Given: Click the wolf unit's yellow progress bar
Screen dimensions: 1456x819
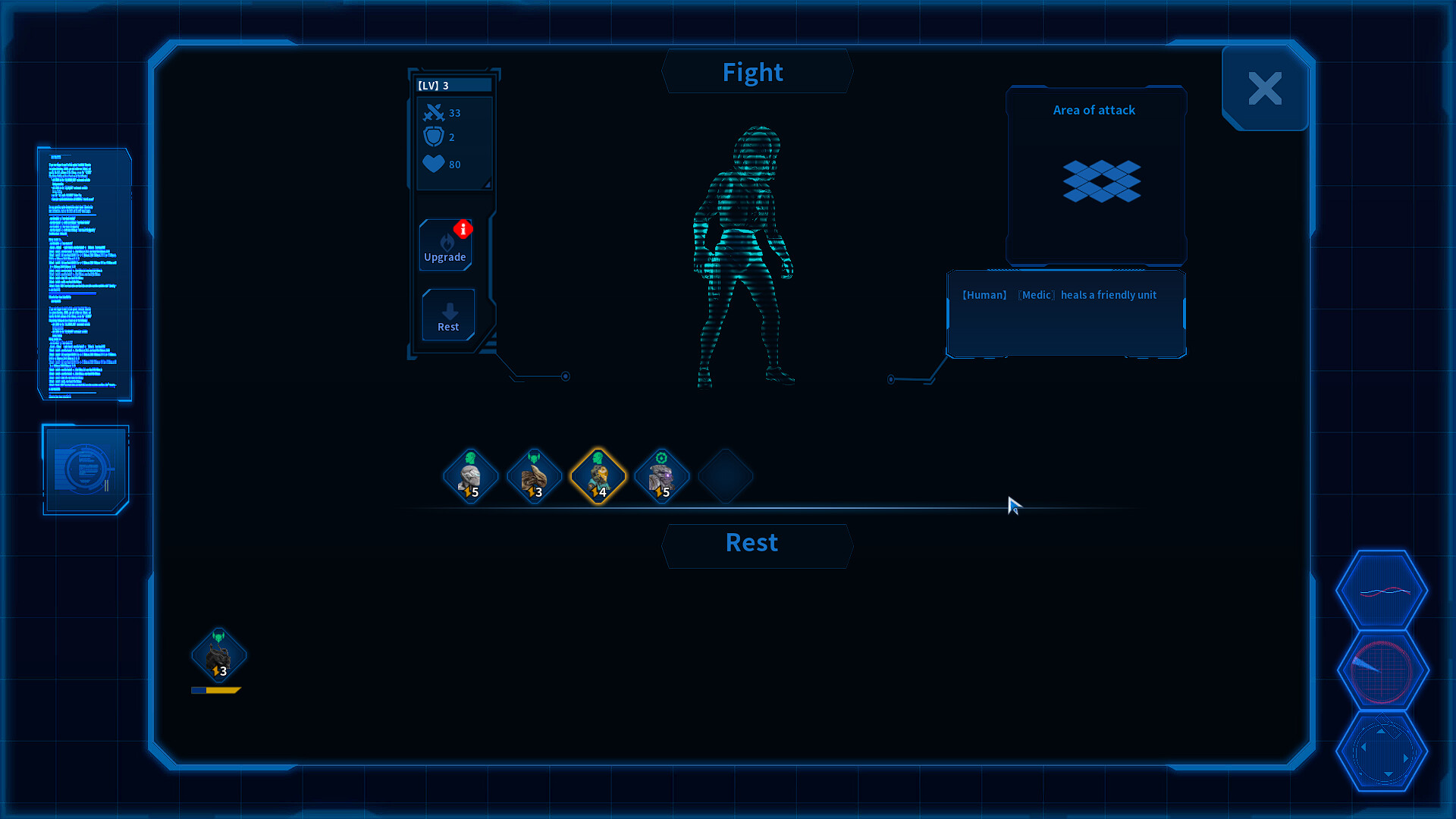Looking at the screenshot, I should [217, 690].
